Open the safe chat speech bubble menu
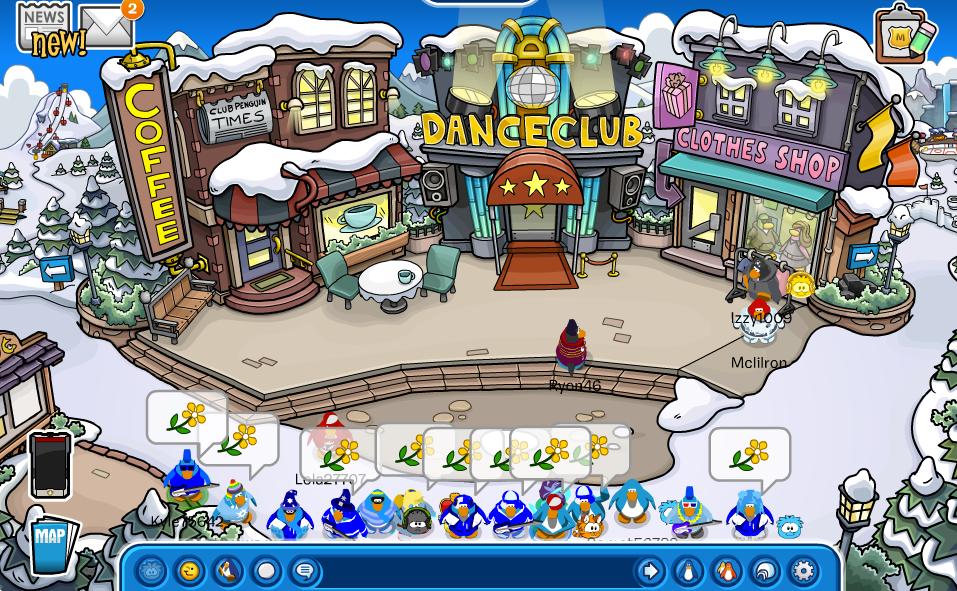The image size is (957, 591). (x=305, y=571)
